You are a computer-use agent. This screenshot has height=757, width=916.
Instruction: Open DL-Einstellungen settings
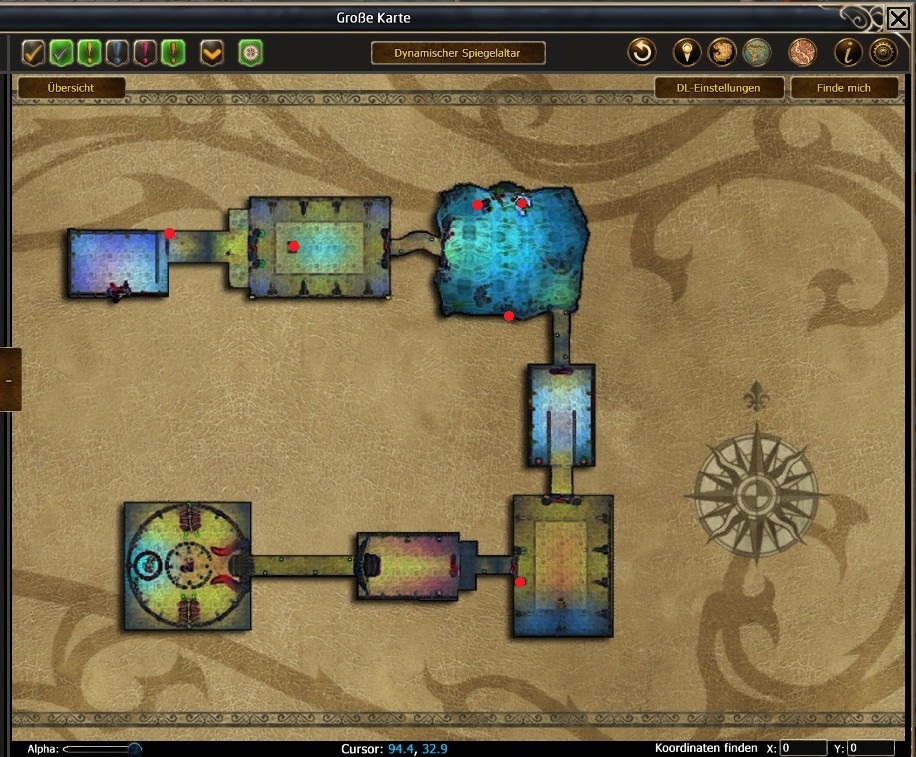(718, 88)
